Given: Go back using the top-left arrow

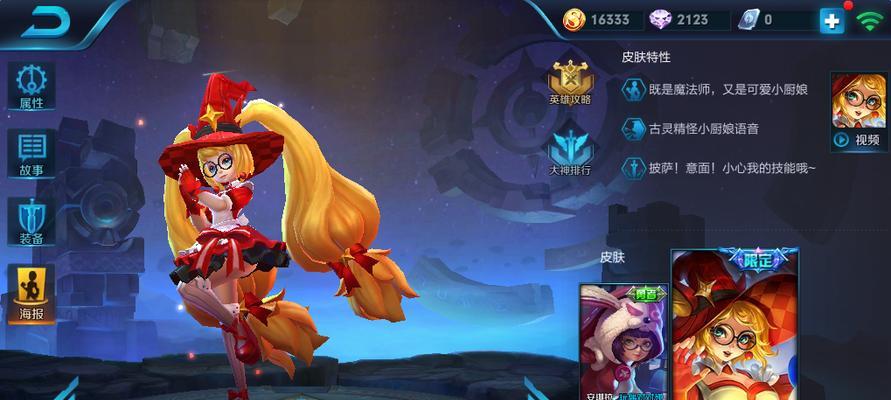Looking at the screenshot, I should click(x=44, y=21).
